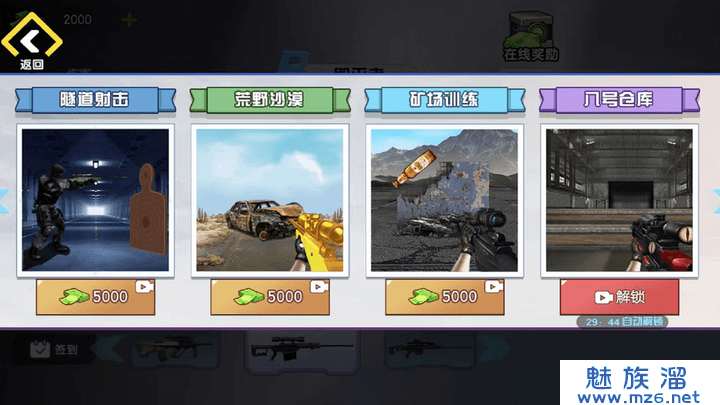The height and width of the screenshot is (405, 720).
Task: Select the 八号仓库 warehouse level thumbnail
Action: (x=619, y=198)
